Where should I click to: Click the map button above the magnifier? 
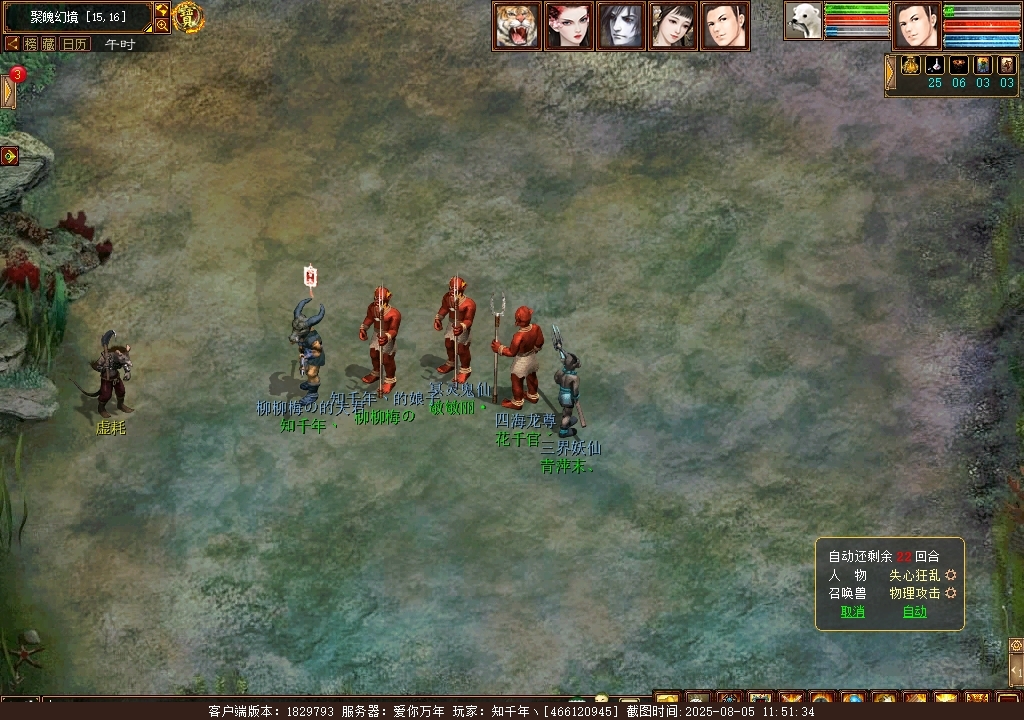(162, 10)
